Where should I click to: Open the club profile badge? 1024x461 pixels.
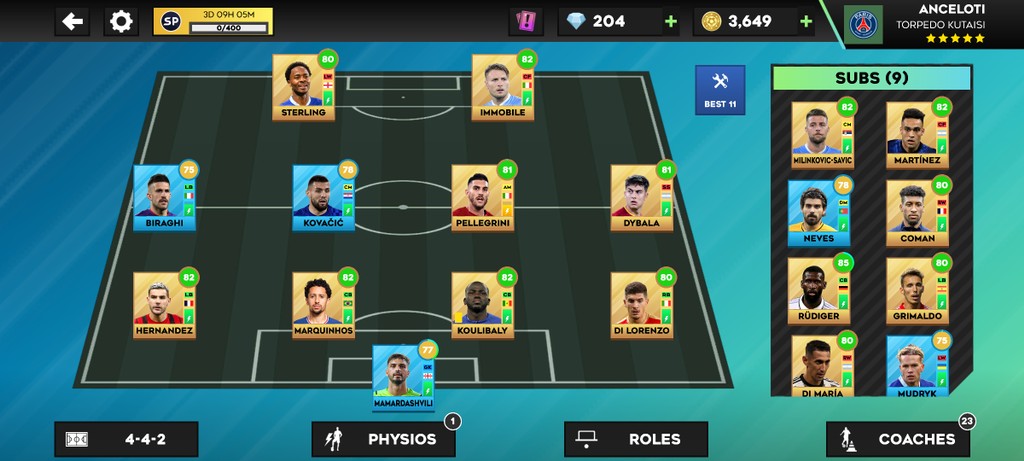coord(864,24)
